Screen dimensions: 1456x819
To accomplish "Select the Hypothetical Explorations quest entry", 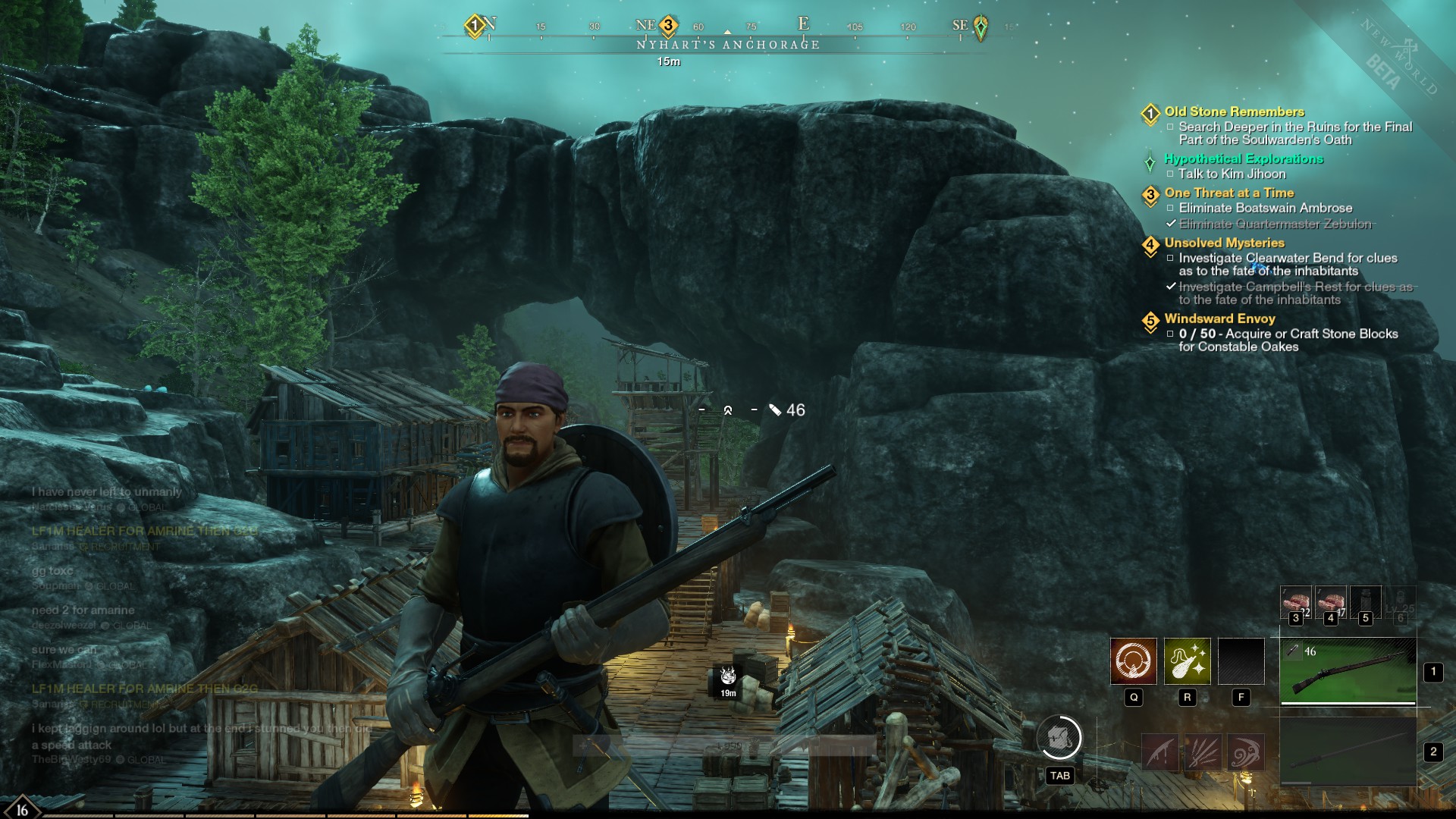I will click(x=1244, y=158).
